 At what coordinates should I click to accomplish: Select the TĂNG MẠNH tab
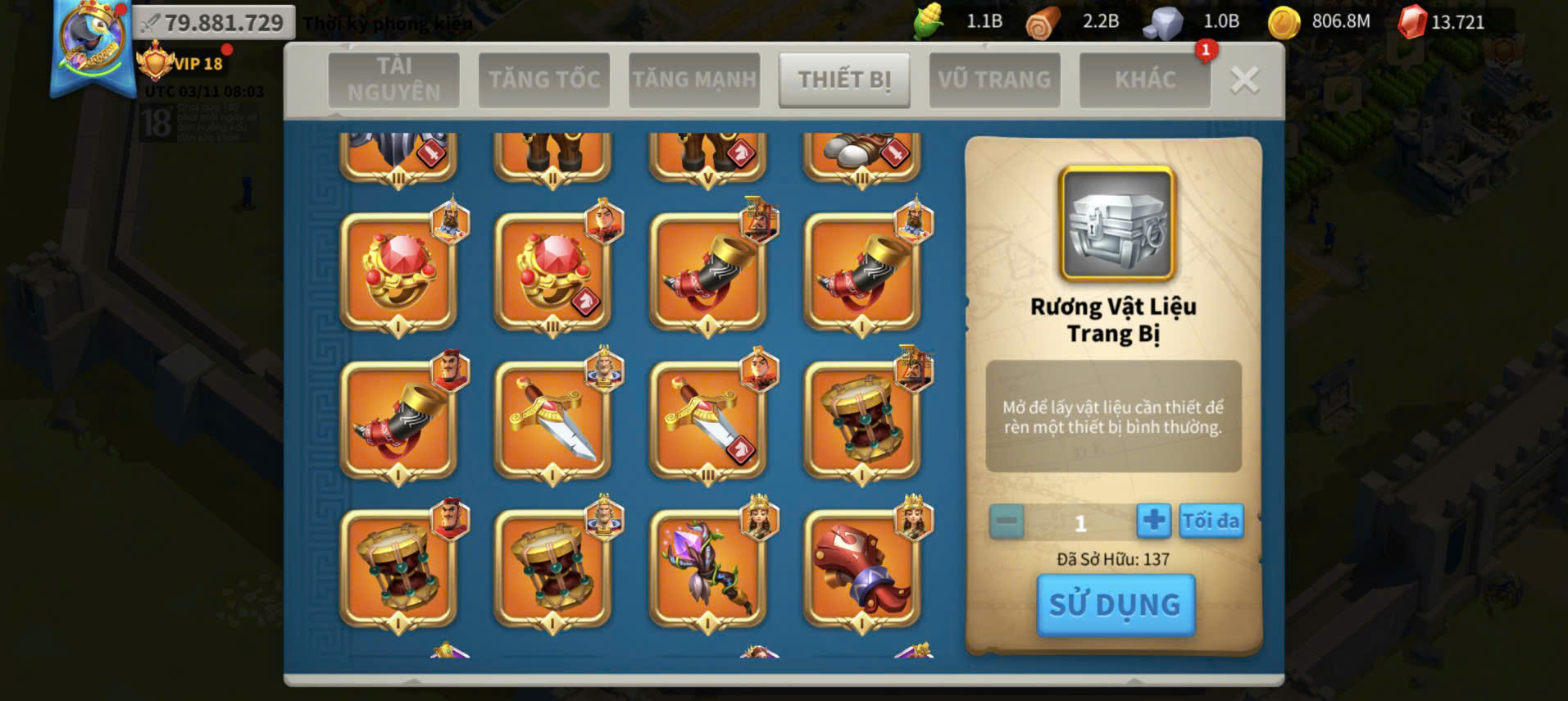coord(694,80)
